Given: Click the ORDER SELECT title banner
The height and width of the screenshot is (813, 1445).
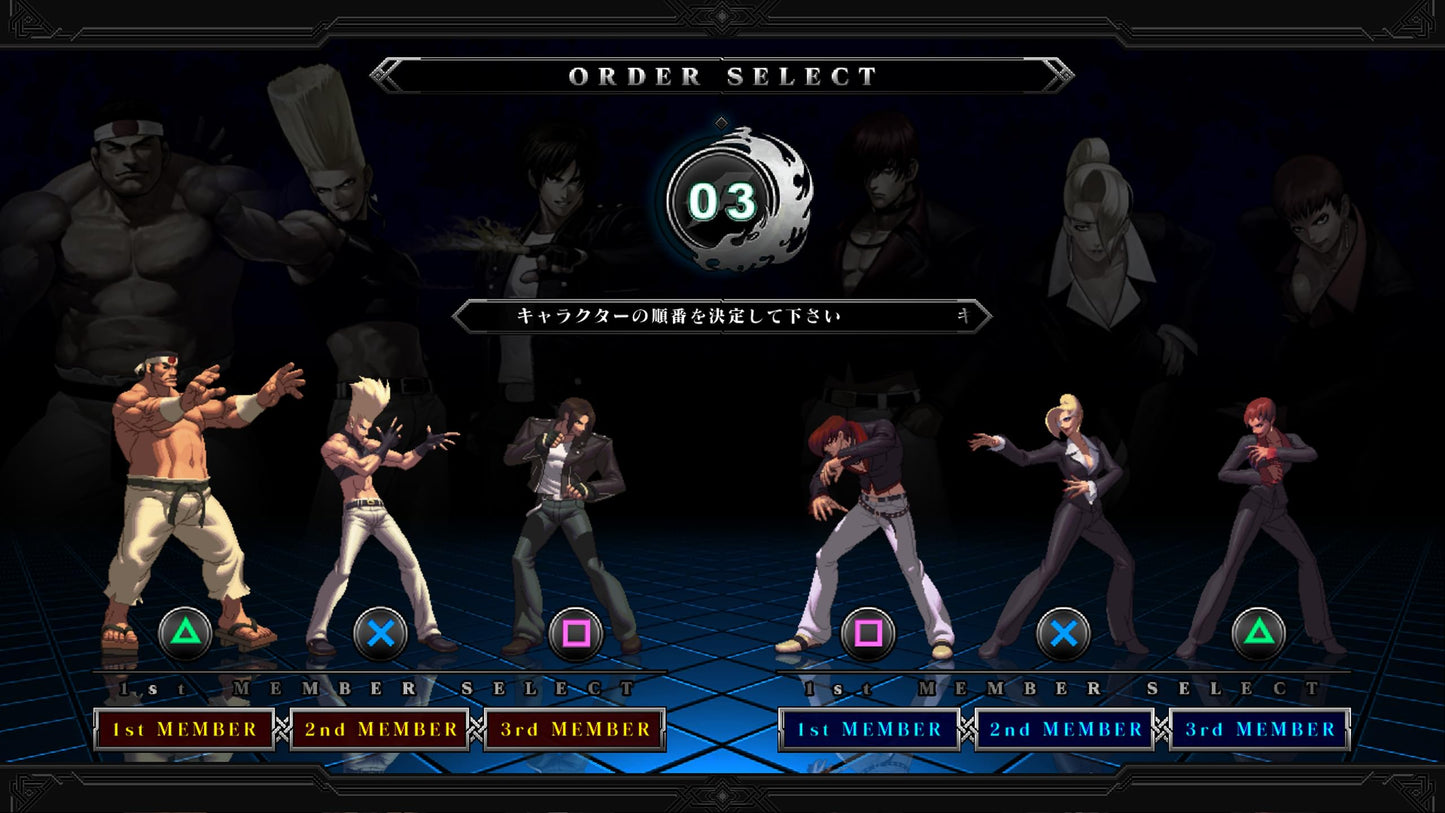Looking at the screenshot, I should [722, 74].
